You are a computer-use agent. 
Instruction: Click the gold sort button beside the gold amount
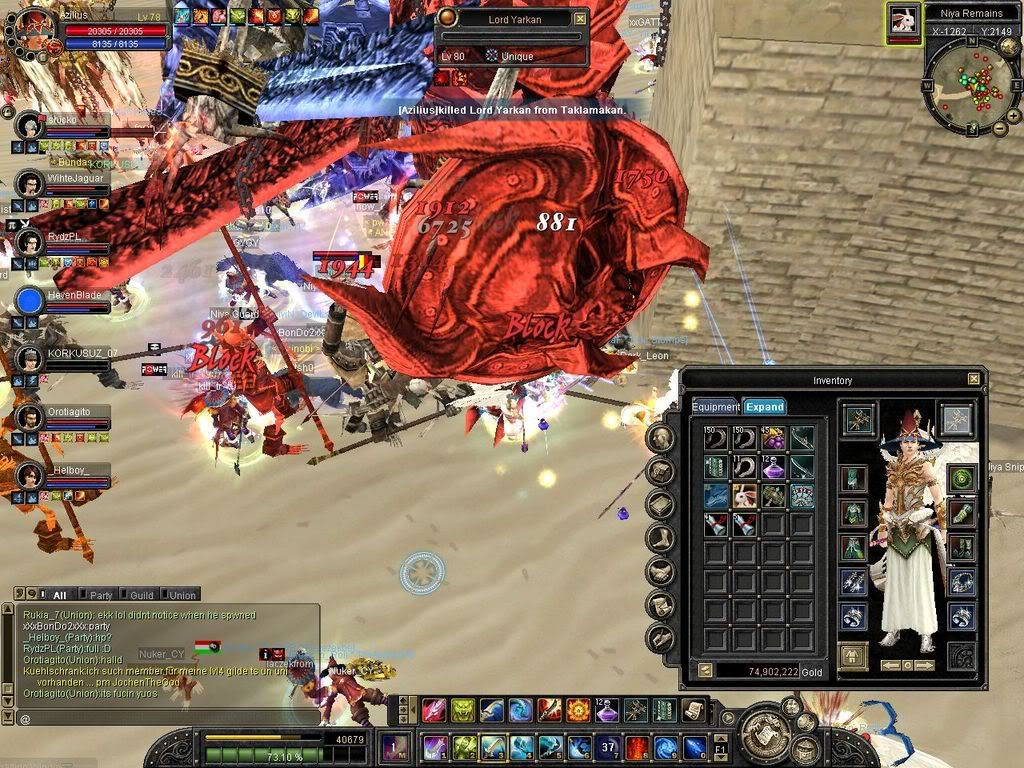704,671
